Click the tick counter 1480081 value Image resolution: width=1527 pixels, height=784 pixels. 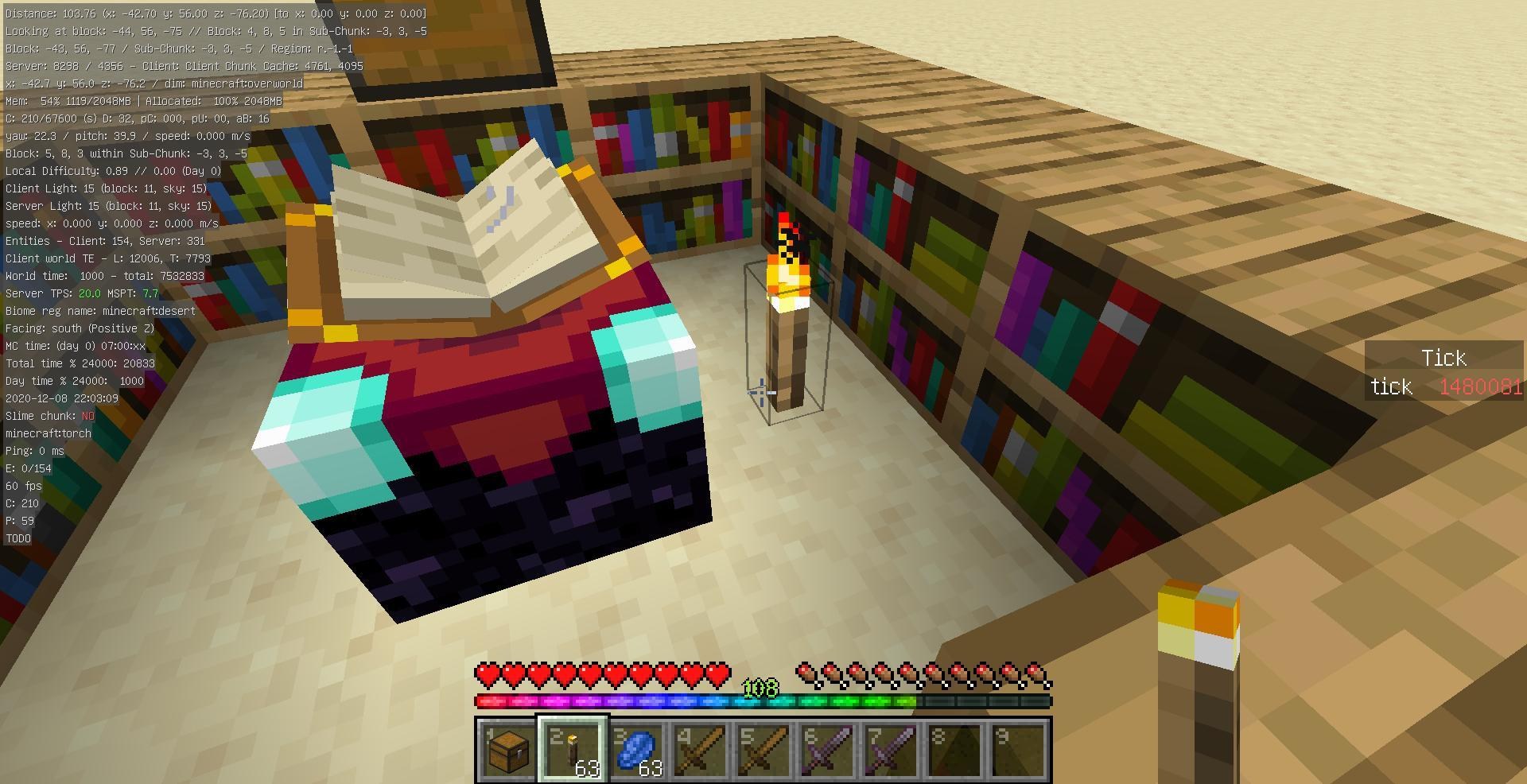(x=1484, y=387)
